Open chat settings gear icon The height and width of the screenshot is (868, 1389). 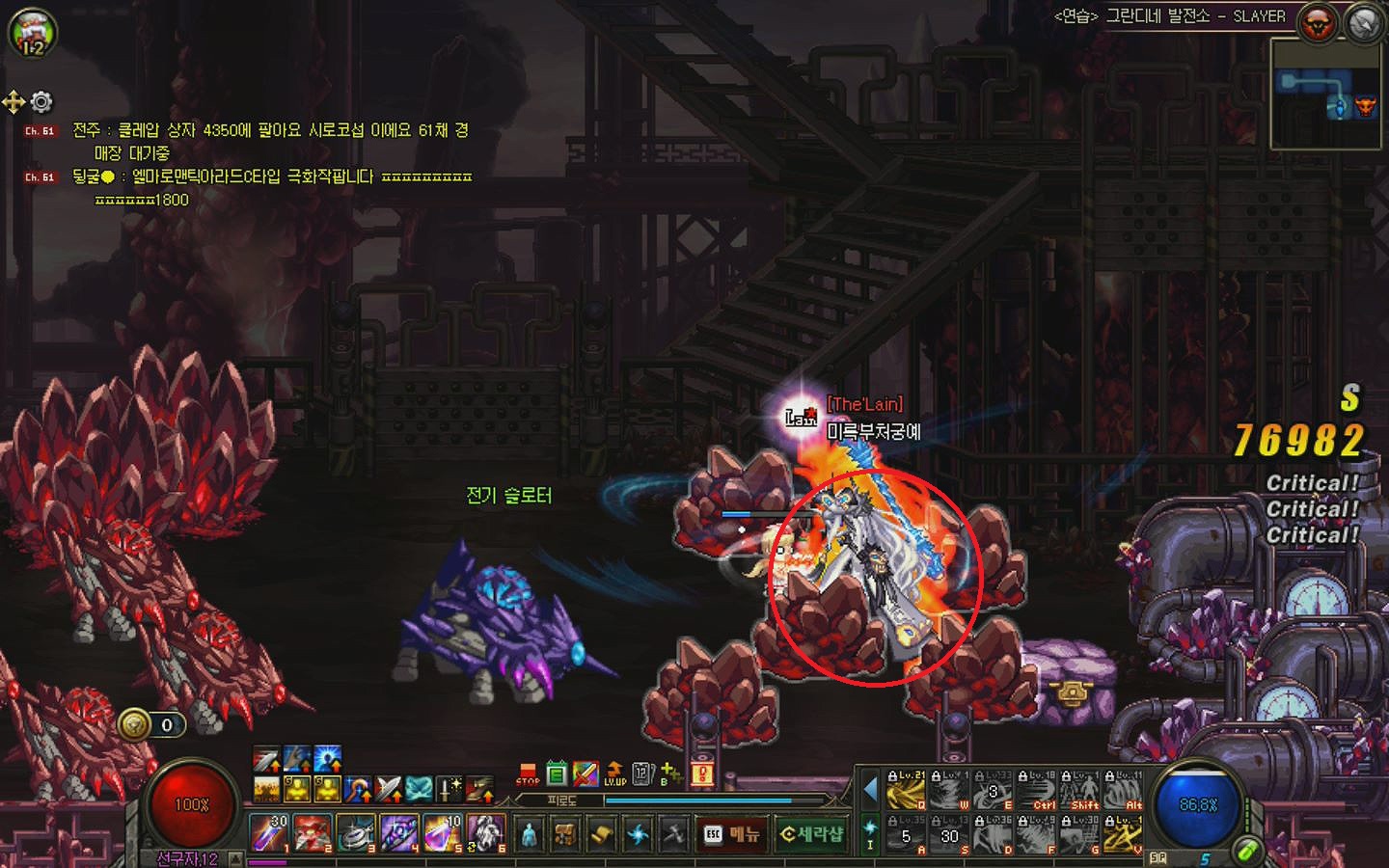[x=41, y=101]
